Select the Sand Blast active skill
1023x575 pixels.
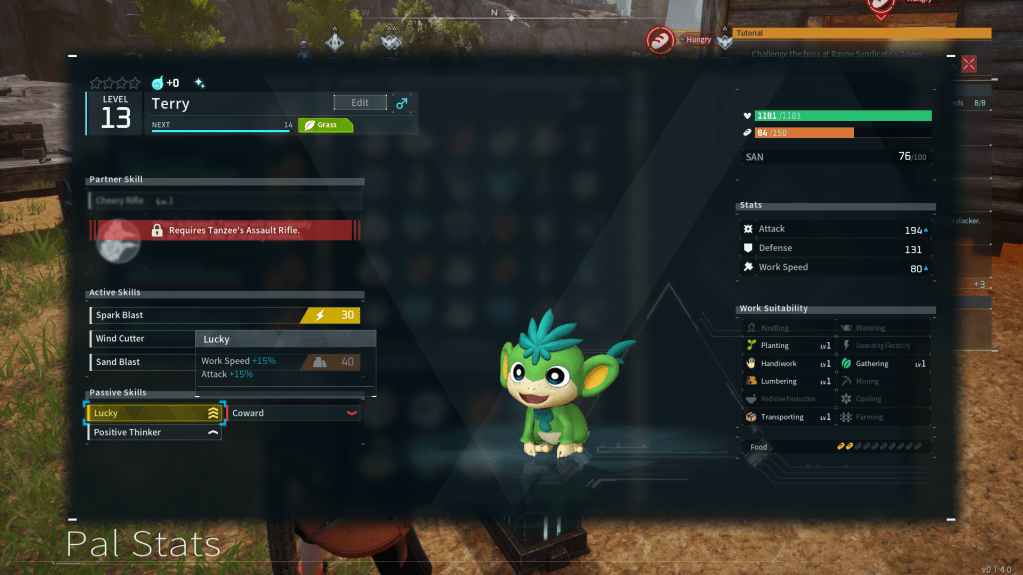click(141, 362)
